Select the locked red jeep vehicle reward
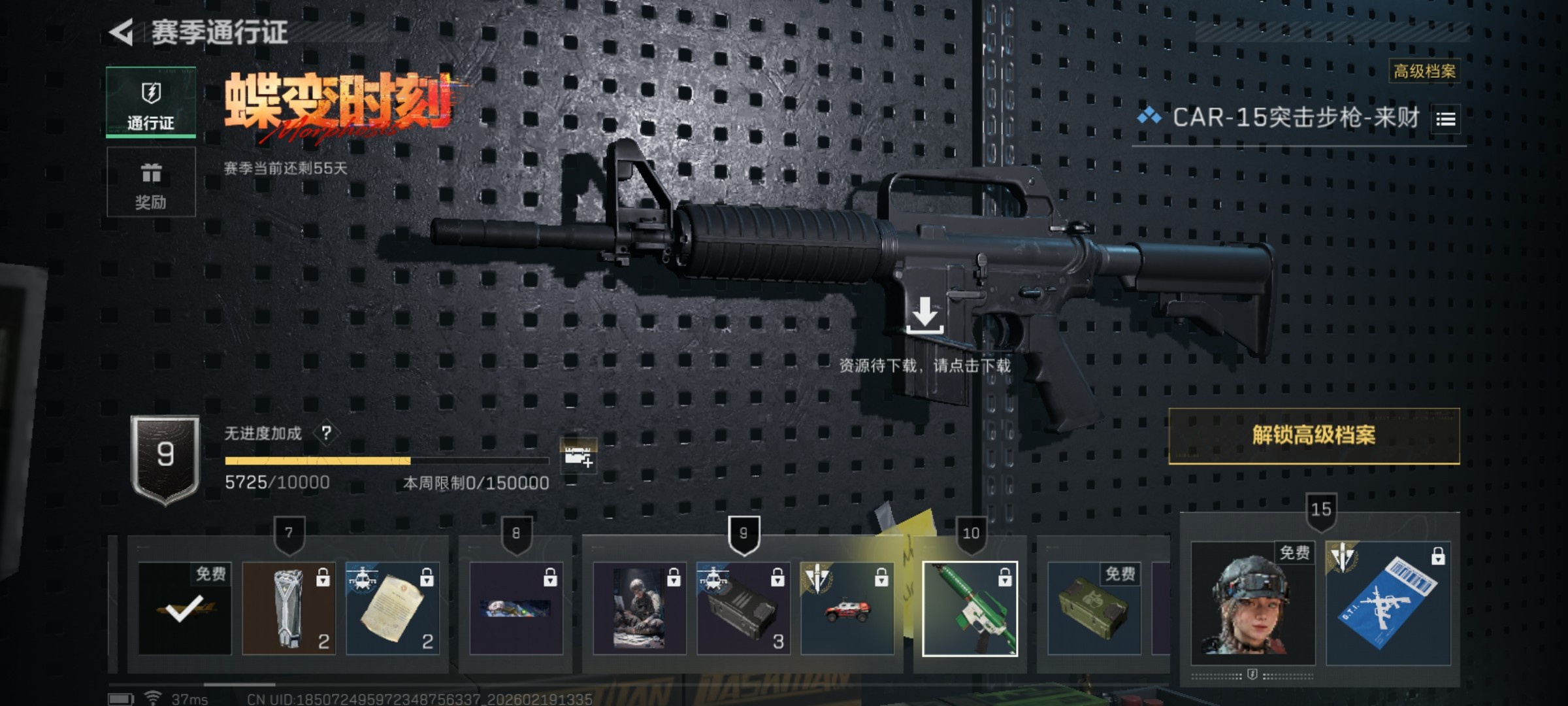This screenshot has width=1568, height=706. (847, 609)
